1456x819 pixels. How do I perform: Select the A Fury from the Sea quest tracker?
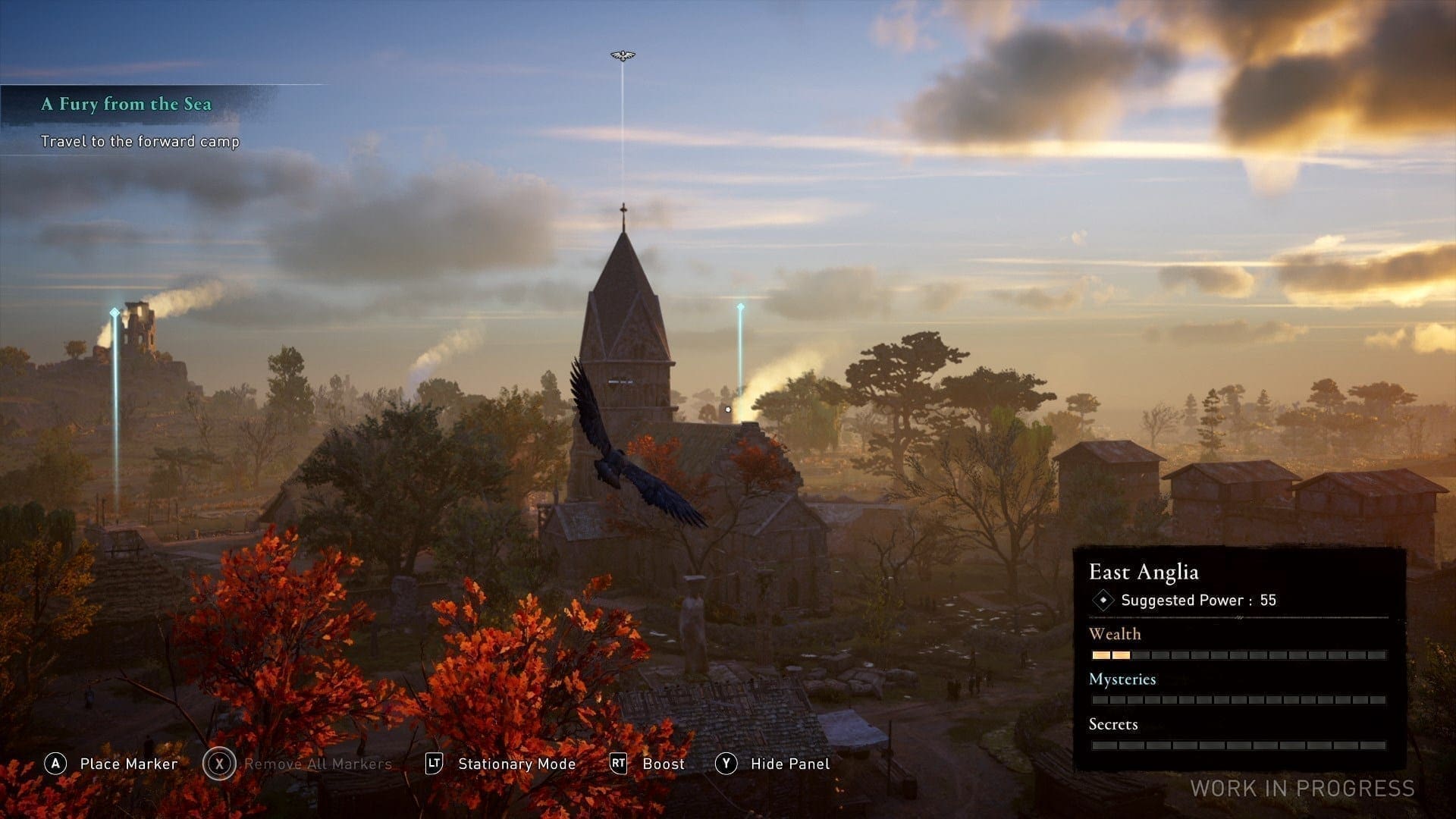click(127, 105)
